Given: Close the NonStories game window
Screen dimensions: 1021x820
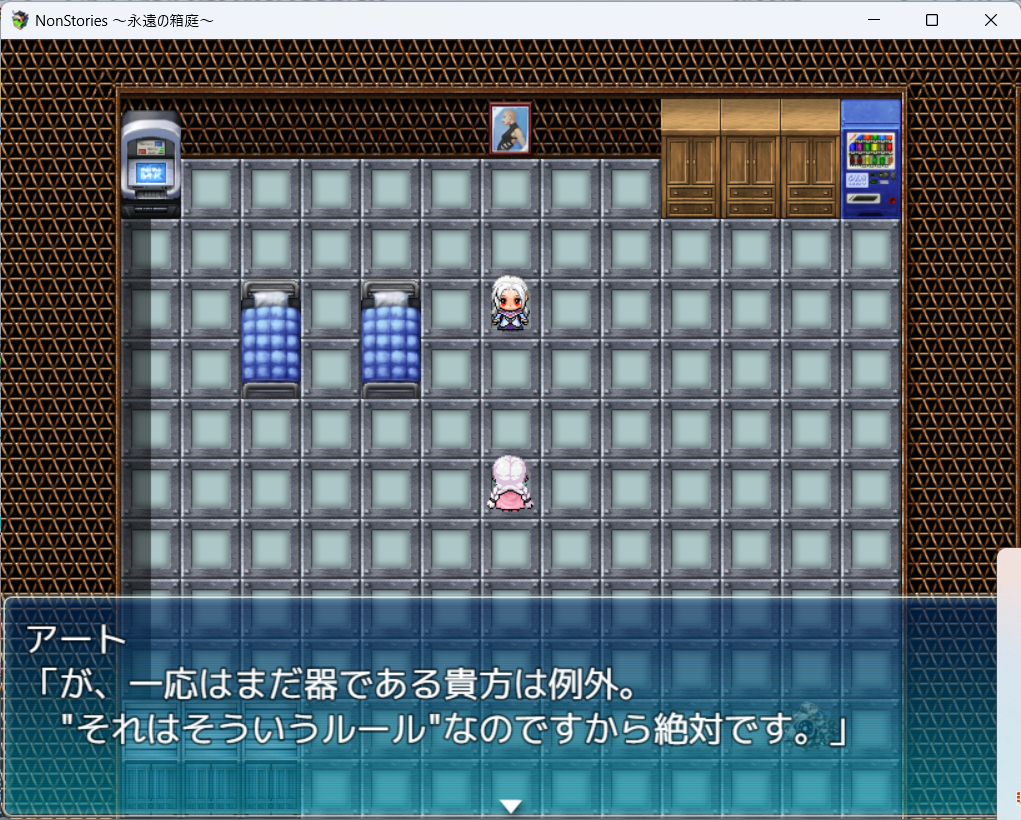Looking at the screenshot, I should 991,20.
